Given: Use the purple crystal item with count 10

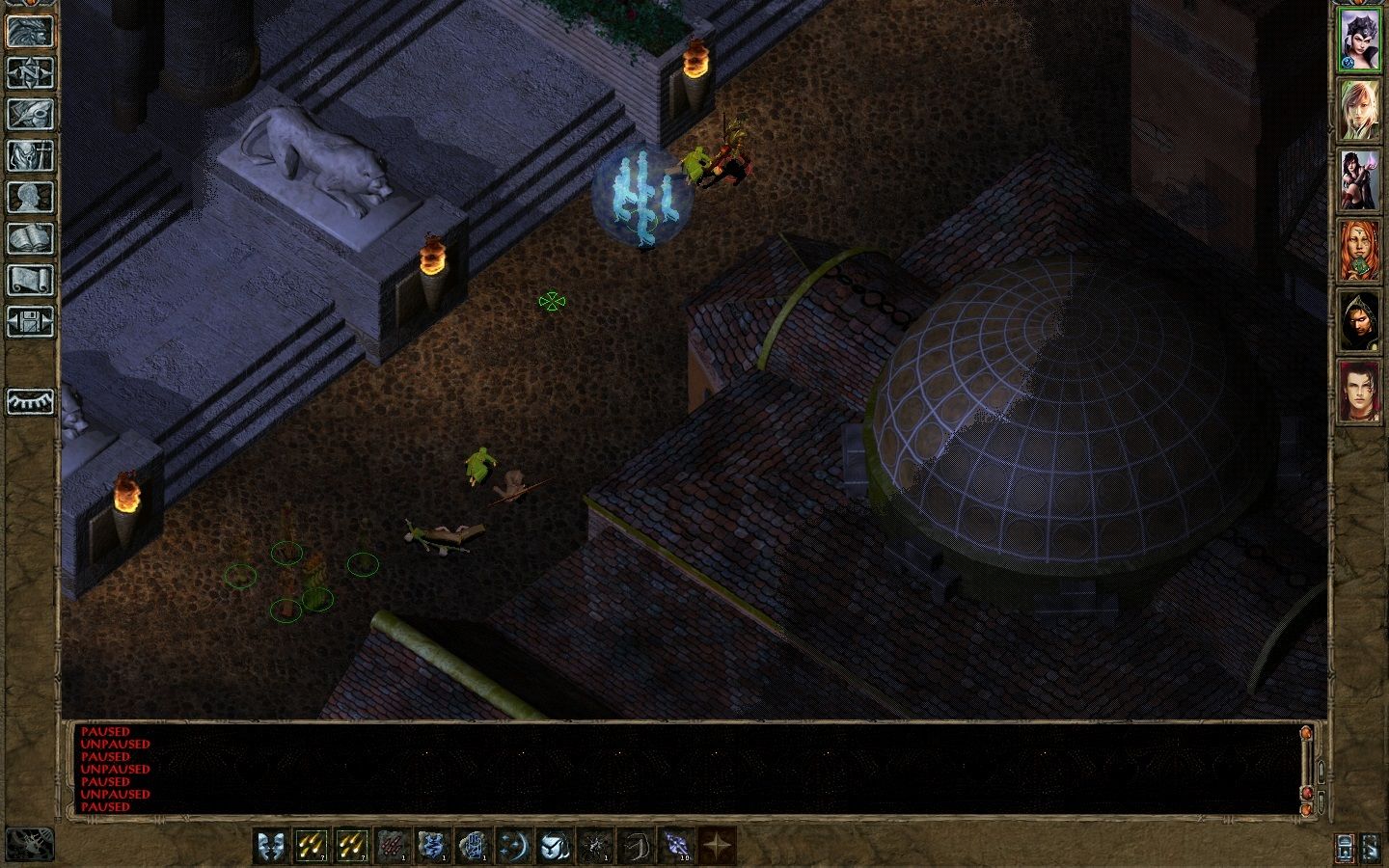Looking at the screenshot, I should point(676,846).
